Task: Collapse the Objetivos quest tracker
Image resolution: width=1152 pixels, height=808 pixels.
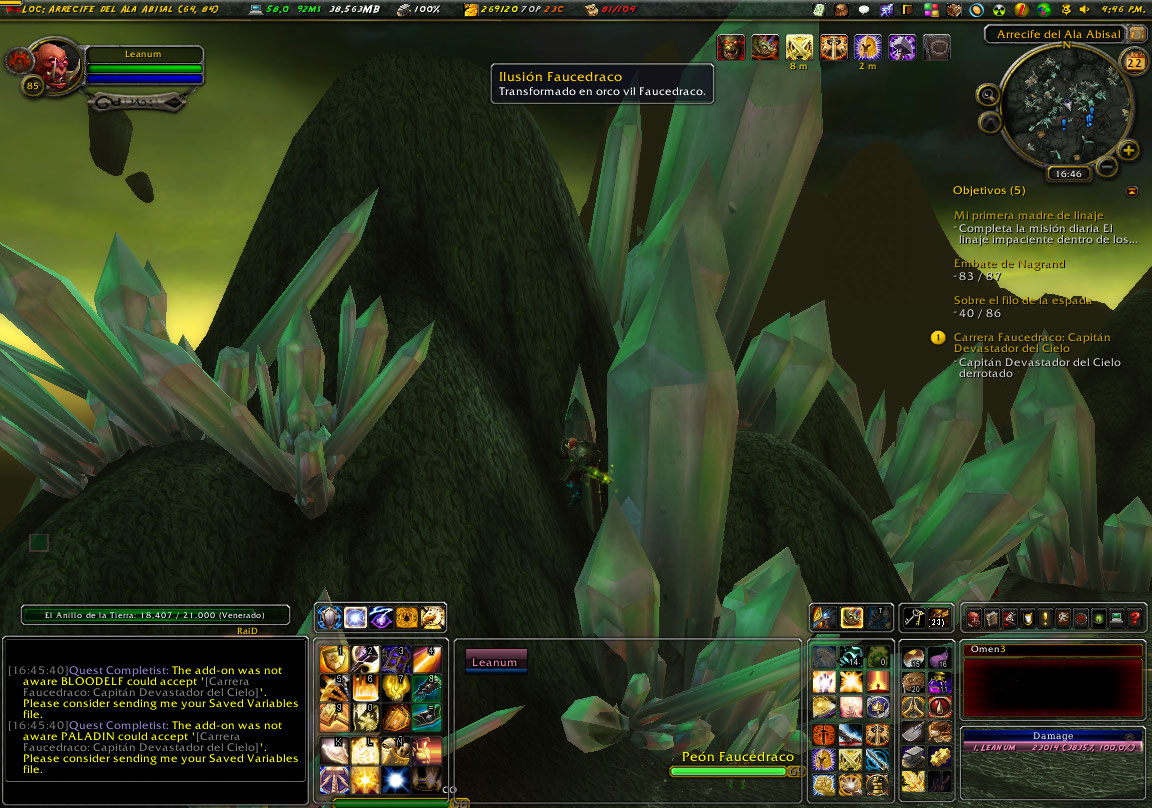Action: pos(1131,190)
